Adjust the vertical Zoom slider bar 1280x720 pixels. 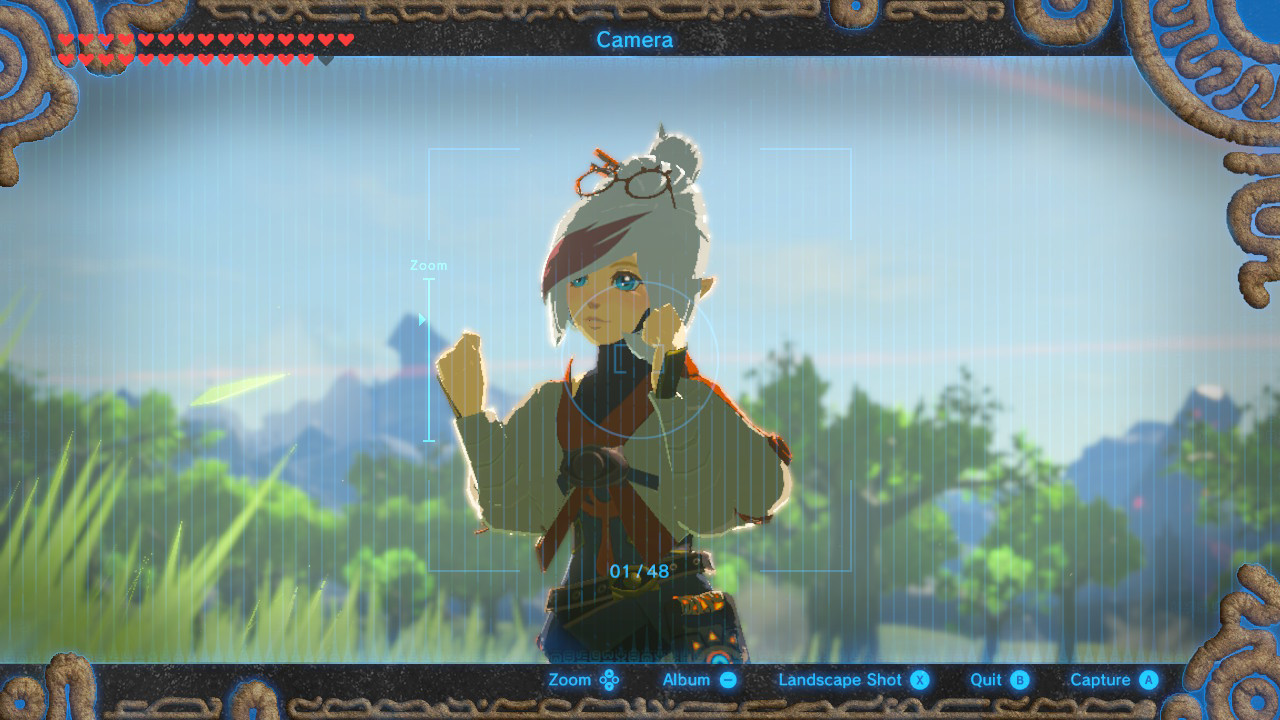pos(427,360)
